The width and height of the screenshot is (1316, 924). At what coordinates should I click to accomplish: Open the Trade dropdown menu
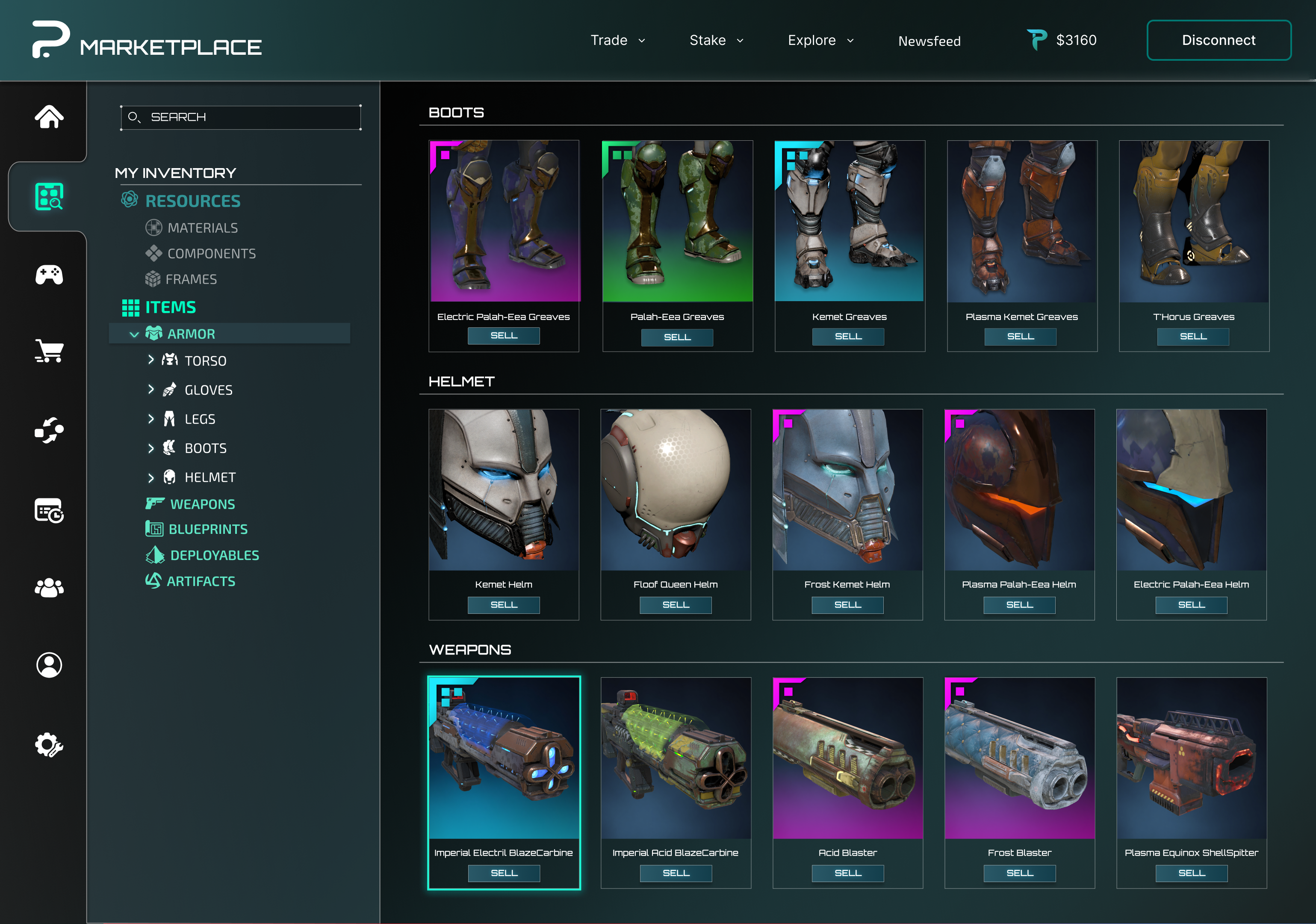point(617,40)
